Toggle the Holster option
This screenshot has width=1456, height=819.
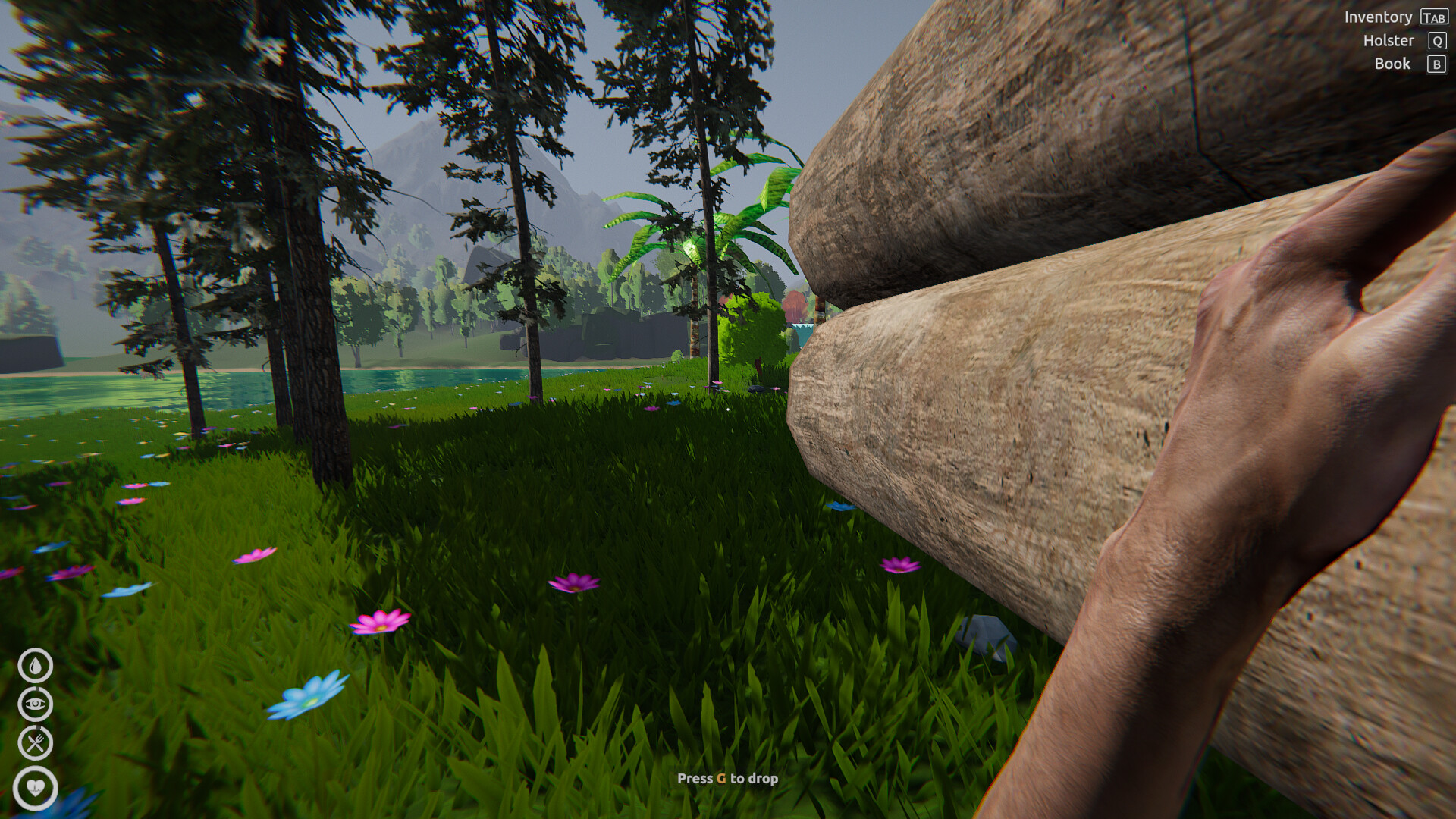tap(1390, 40)
